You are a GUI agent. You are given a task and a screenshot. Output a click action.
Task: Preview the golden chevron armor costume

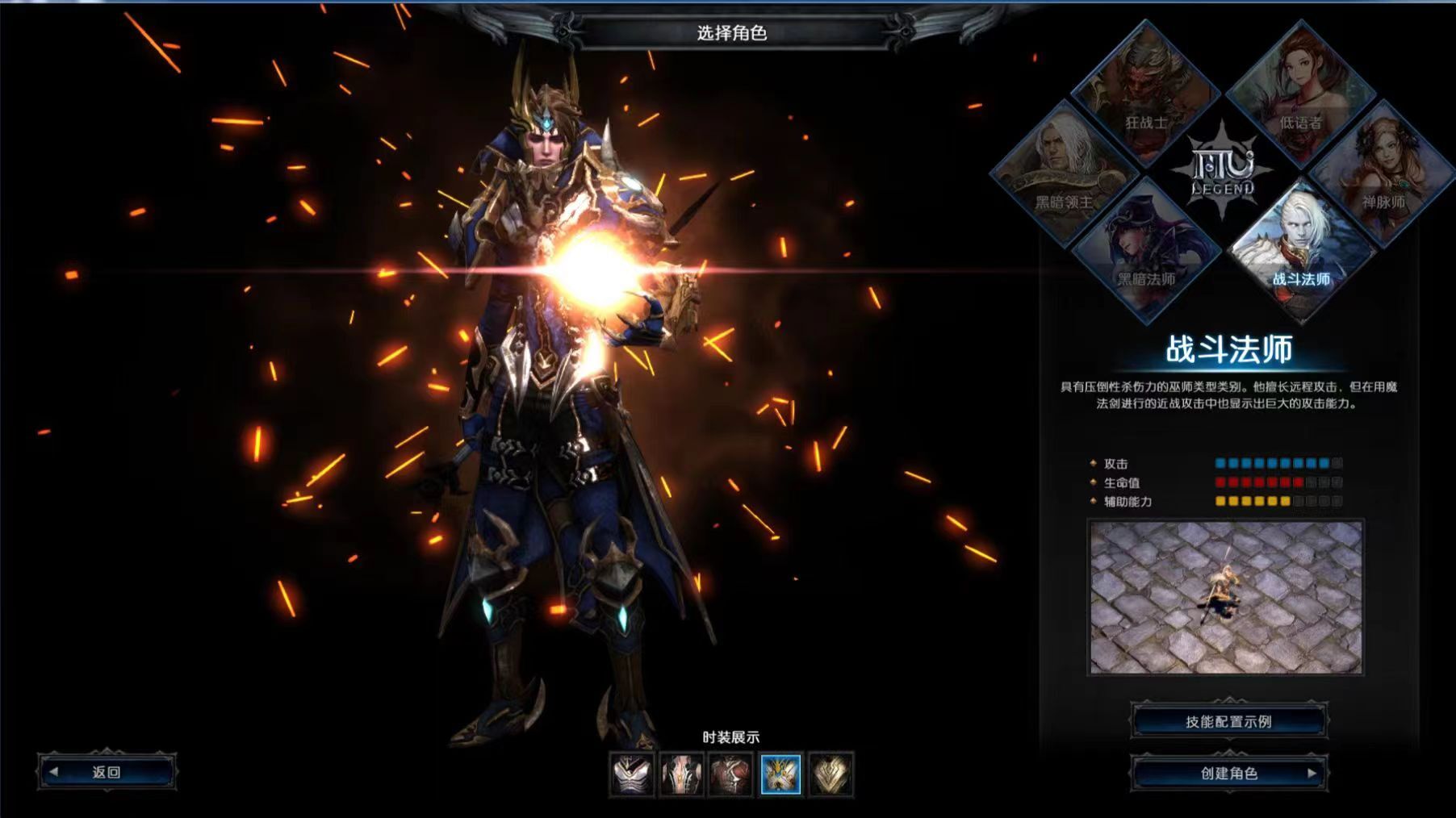[x=831, y=774]
